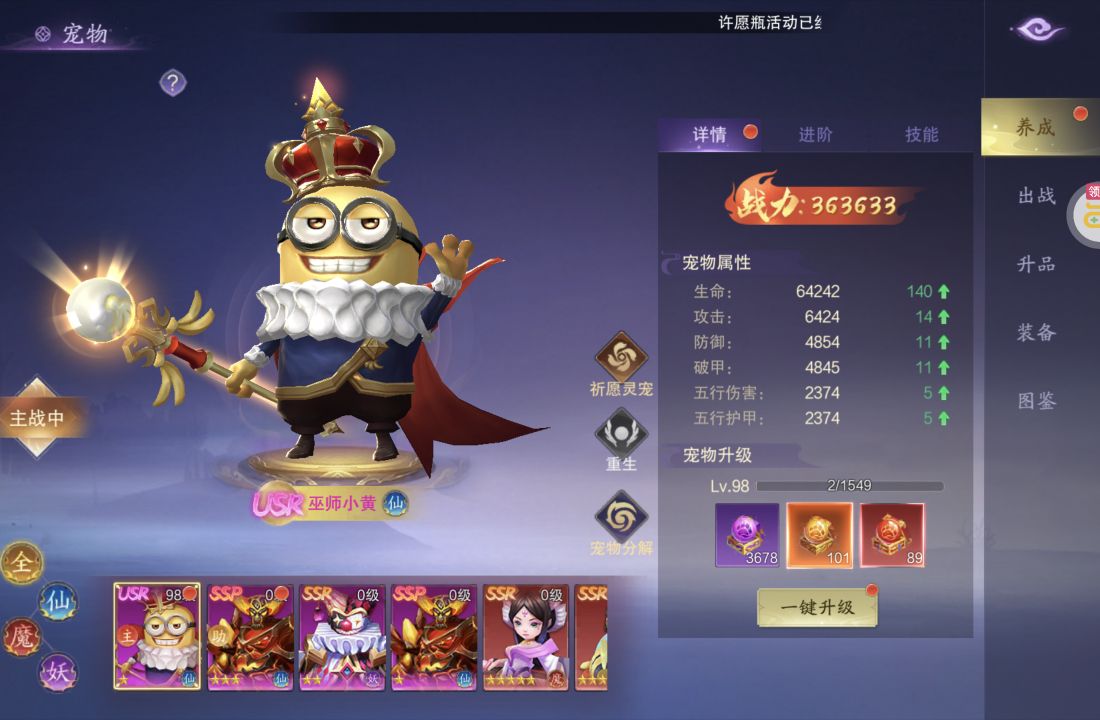Filter pets by 仙 type
This screenshot has width=1100, height=720.
57,601
